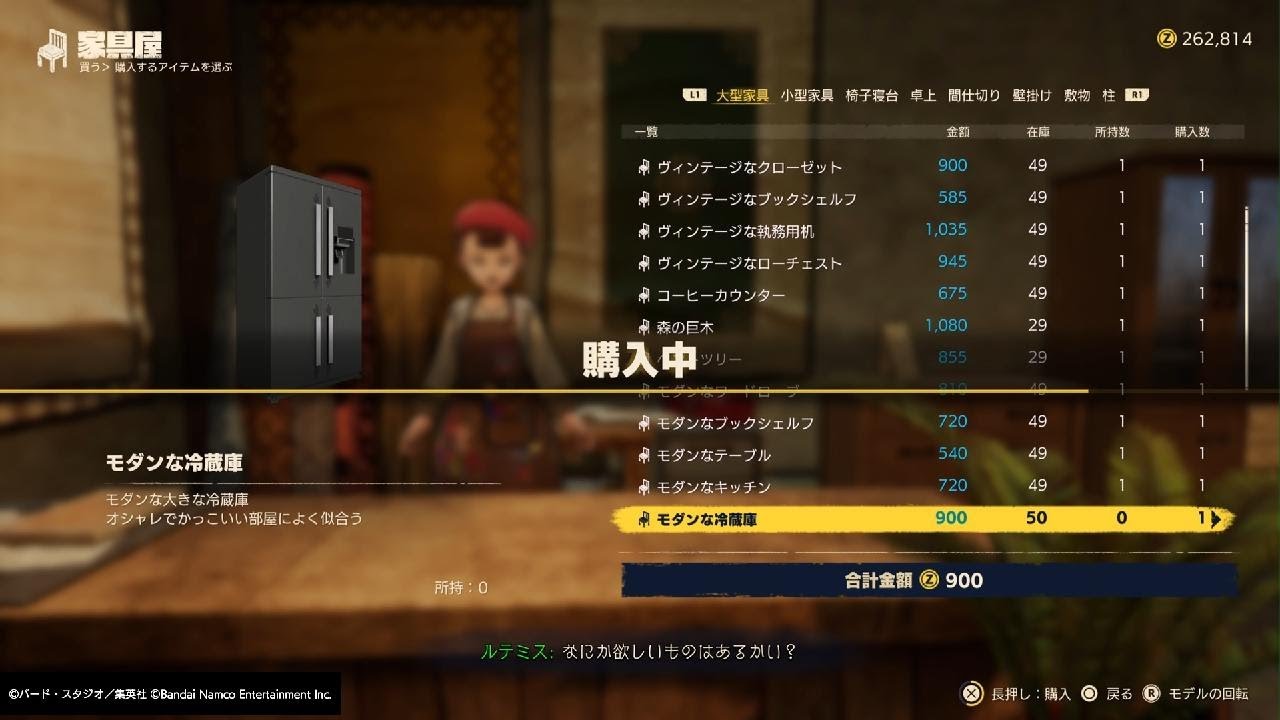Click the furniture icon beside 森の巨木
Image resolution: width=1280 pixels, height=720 pixels.
[645, 325]
